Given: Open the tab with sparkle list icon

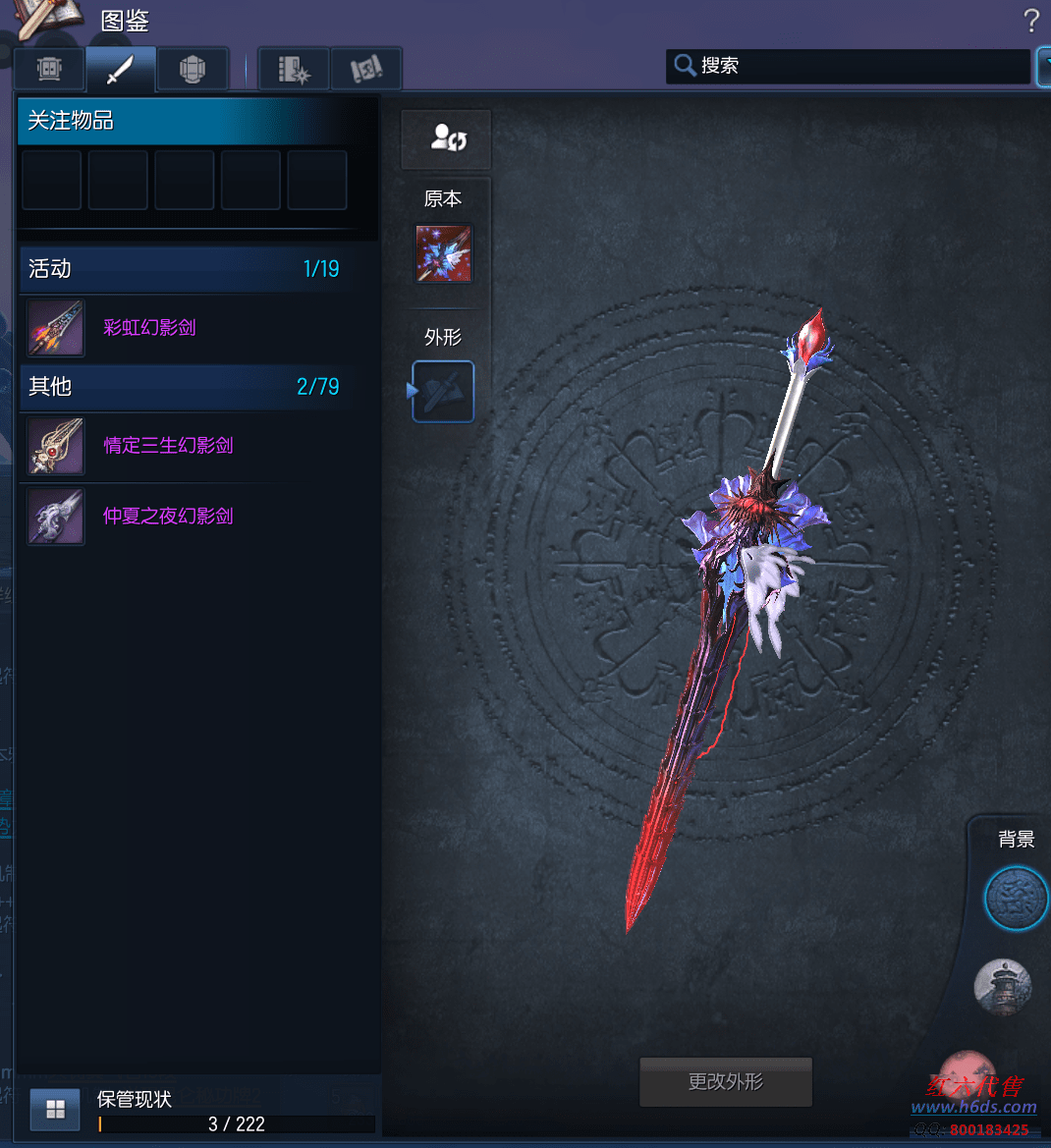Looking at the screenshot, I should coord(294,70).
